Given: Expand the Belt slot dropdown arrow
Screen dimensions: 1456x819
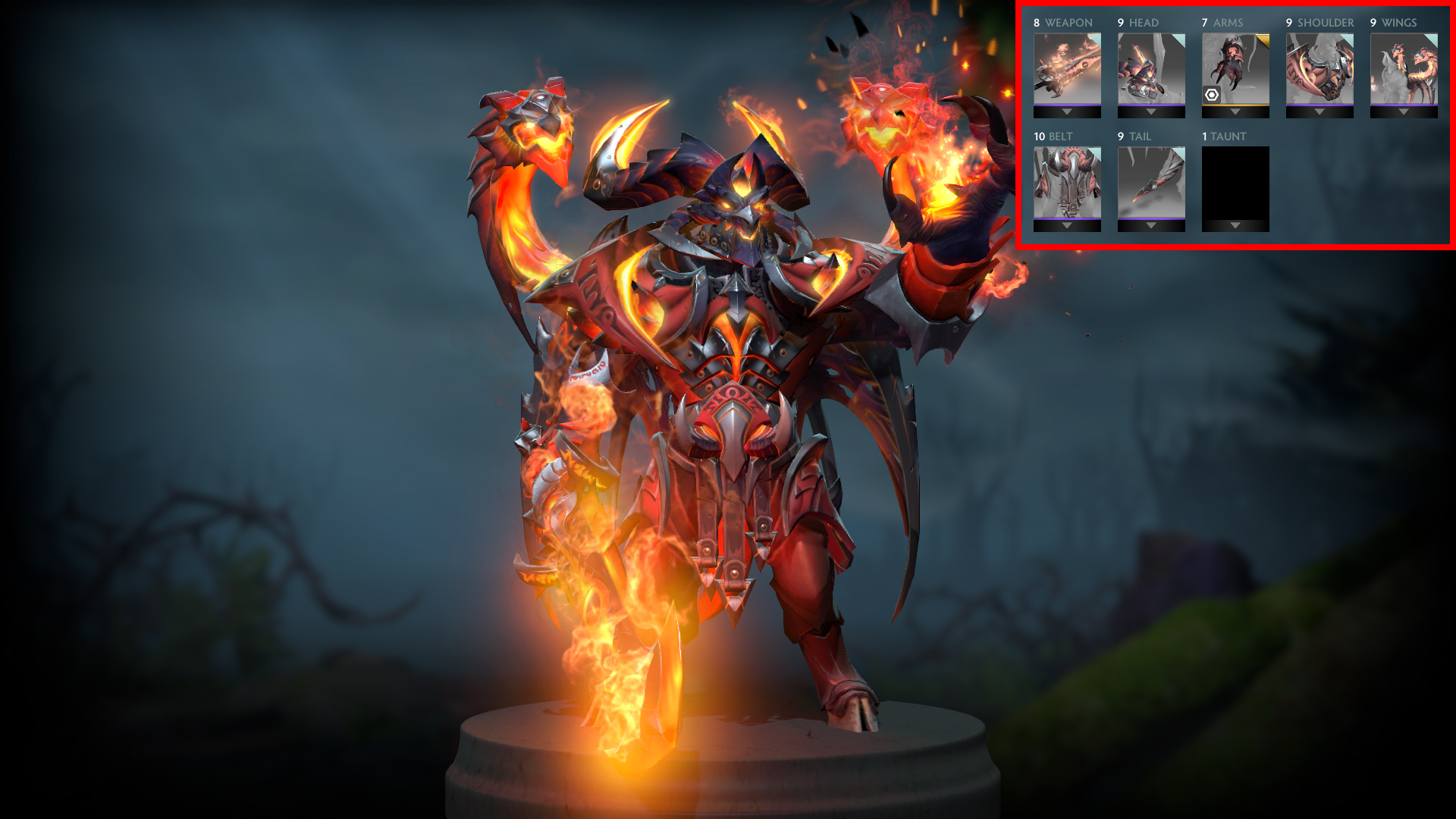Looking at the screenshot, I should (1067, 226).
